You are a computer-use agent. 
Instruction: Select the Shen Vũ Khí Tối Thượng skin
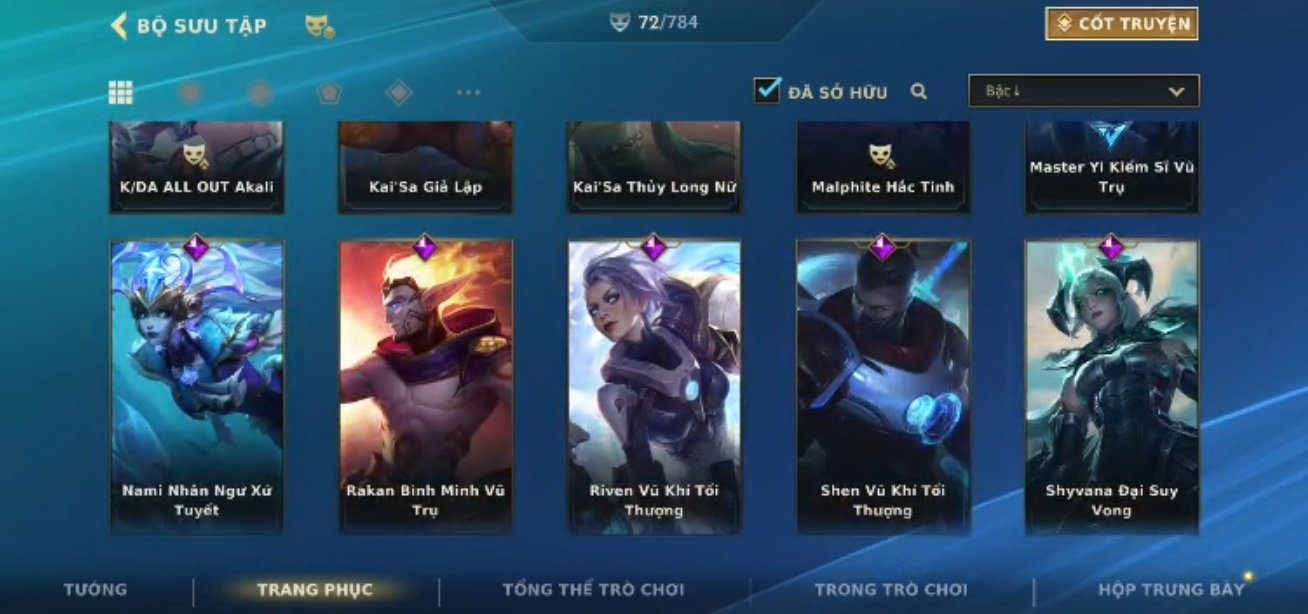coord(883,386)
